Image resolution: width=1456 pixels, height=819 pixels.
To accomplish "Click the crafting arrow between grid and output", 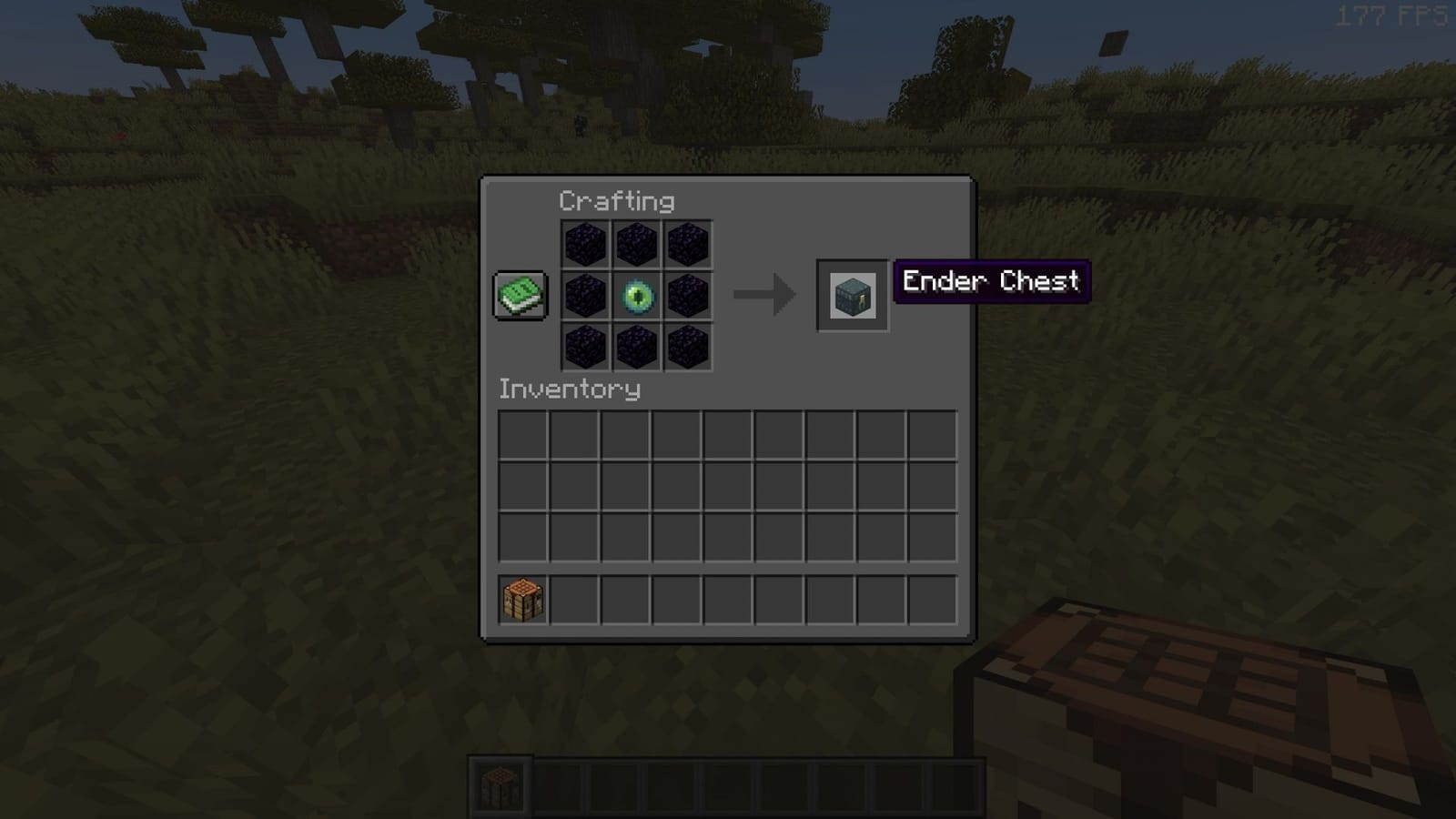I will point(761,293).
